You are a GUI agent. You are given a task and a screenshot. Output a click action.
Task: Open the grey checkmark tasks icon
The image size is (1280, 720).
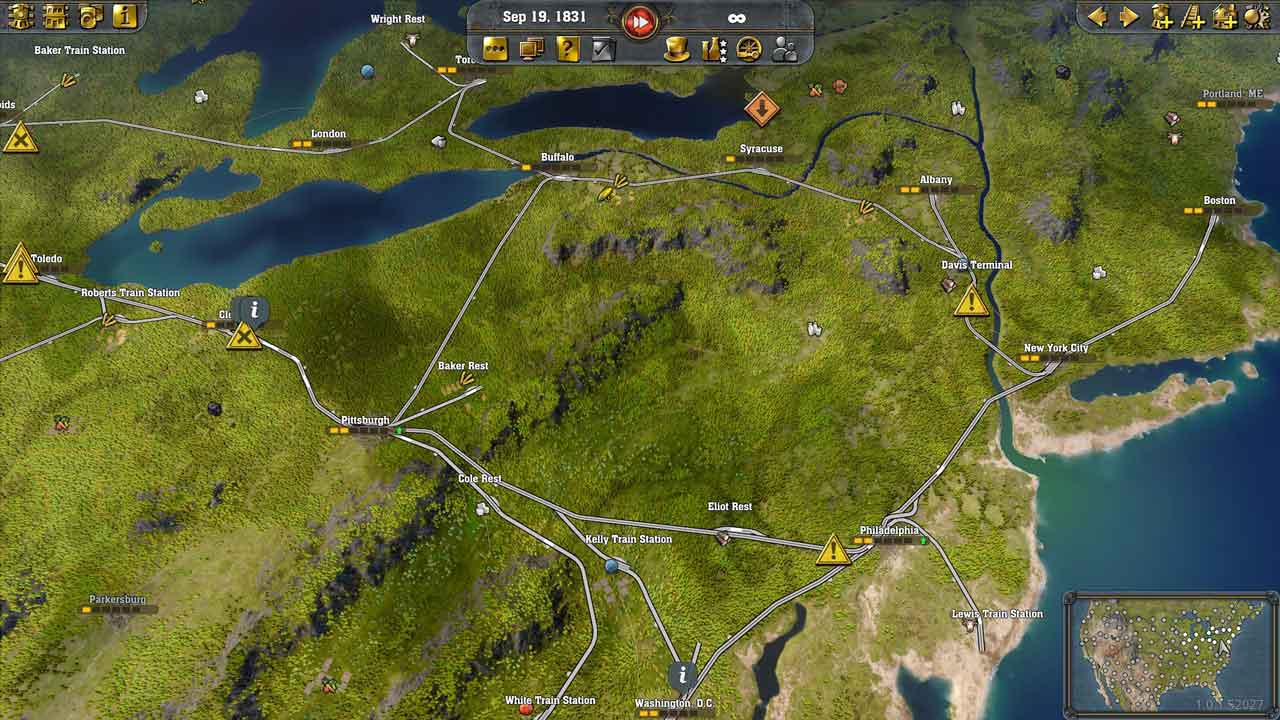pyautogui.click(x=603, y=48)
